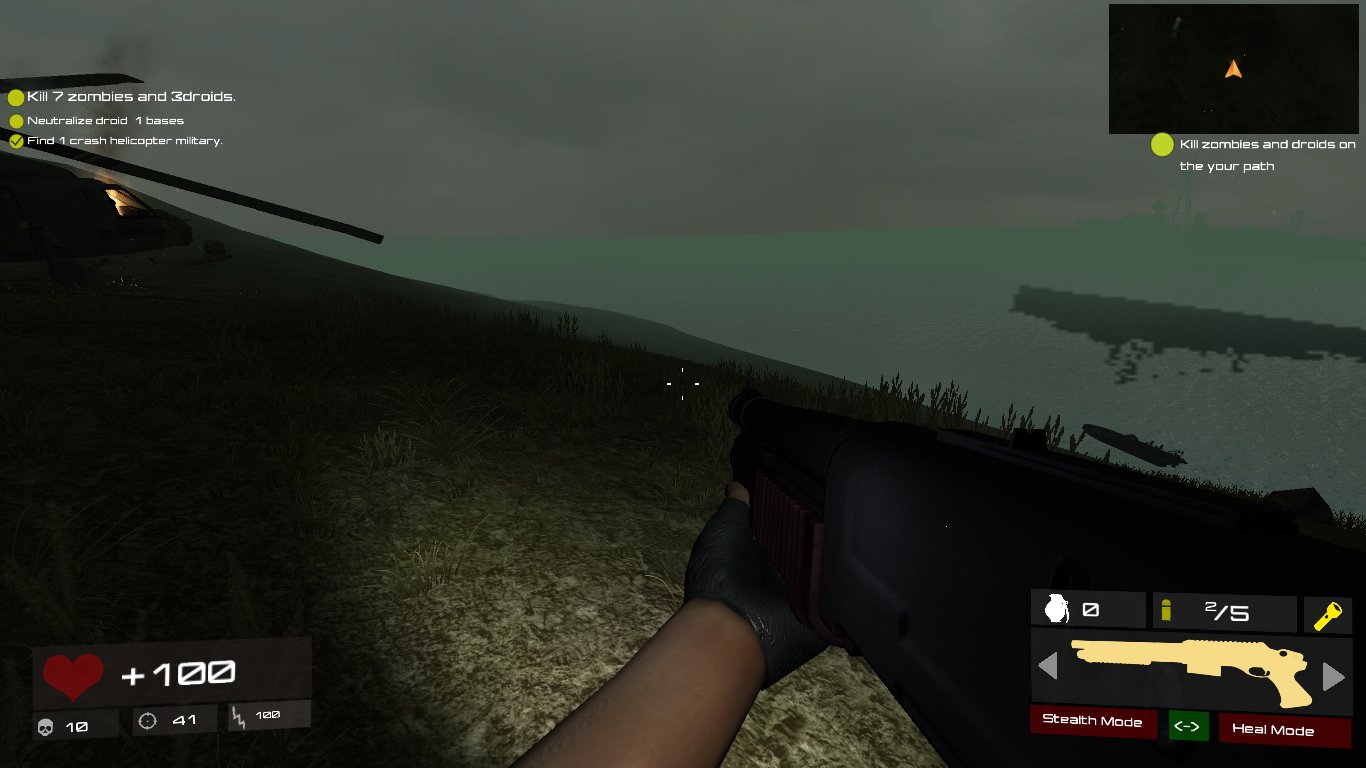This screenshot has width=1366, height=768.
Task: Enable Stealth Mode
Action: (x=1093, y=723)
